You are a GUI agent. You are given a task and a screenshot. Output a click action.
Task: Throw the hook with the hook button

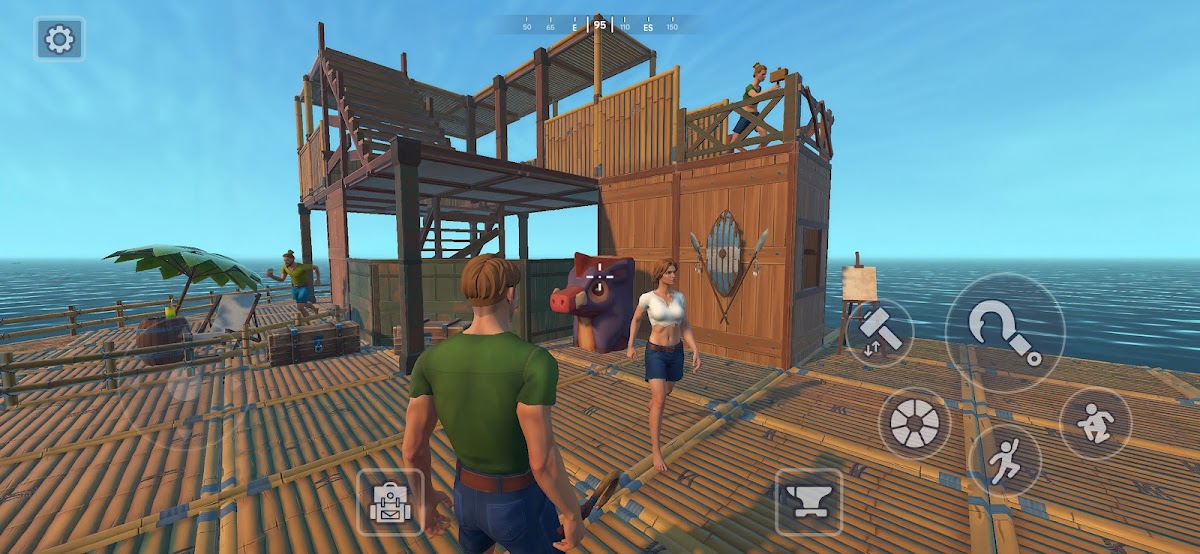coord(1004,332)
